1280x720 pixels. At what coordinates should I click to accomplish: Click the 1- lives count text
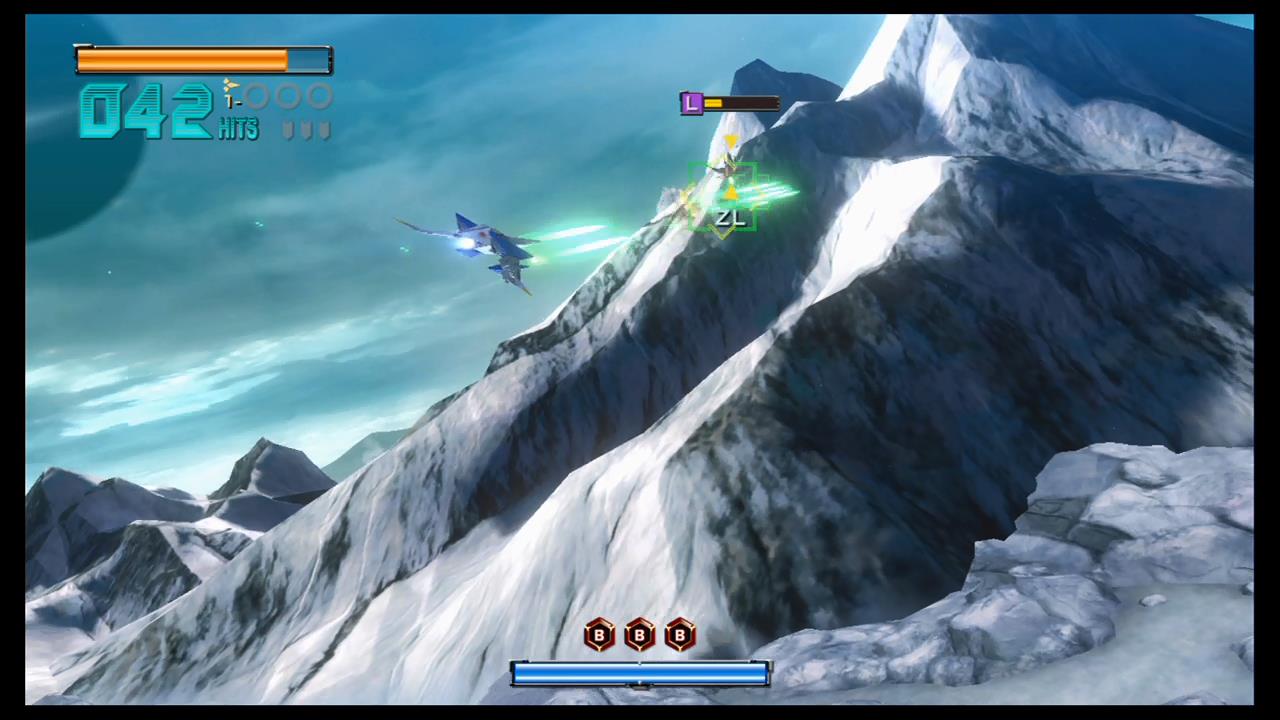(233, 101)
